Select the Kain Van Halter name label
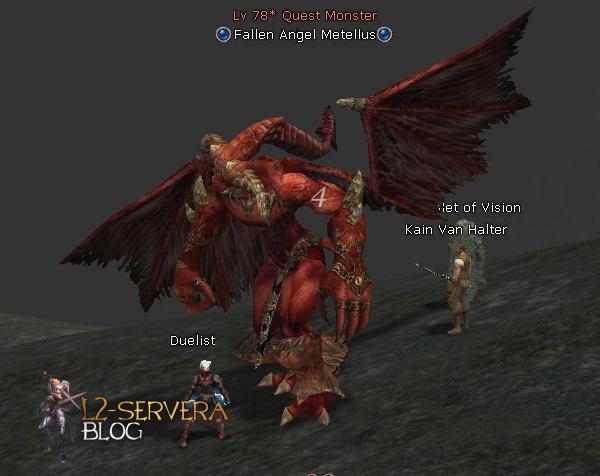Screen dimensions: 600x476 [x=455, y=230]
